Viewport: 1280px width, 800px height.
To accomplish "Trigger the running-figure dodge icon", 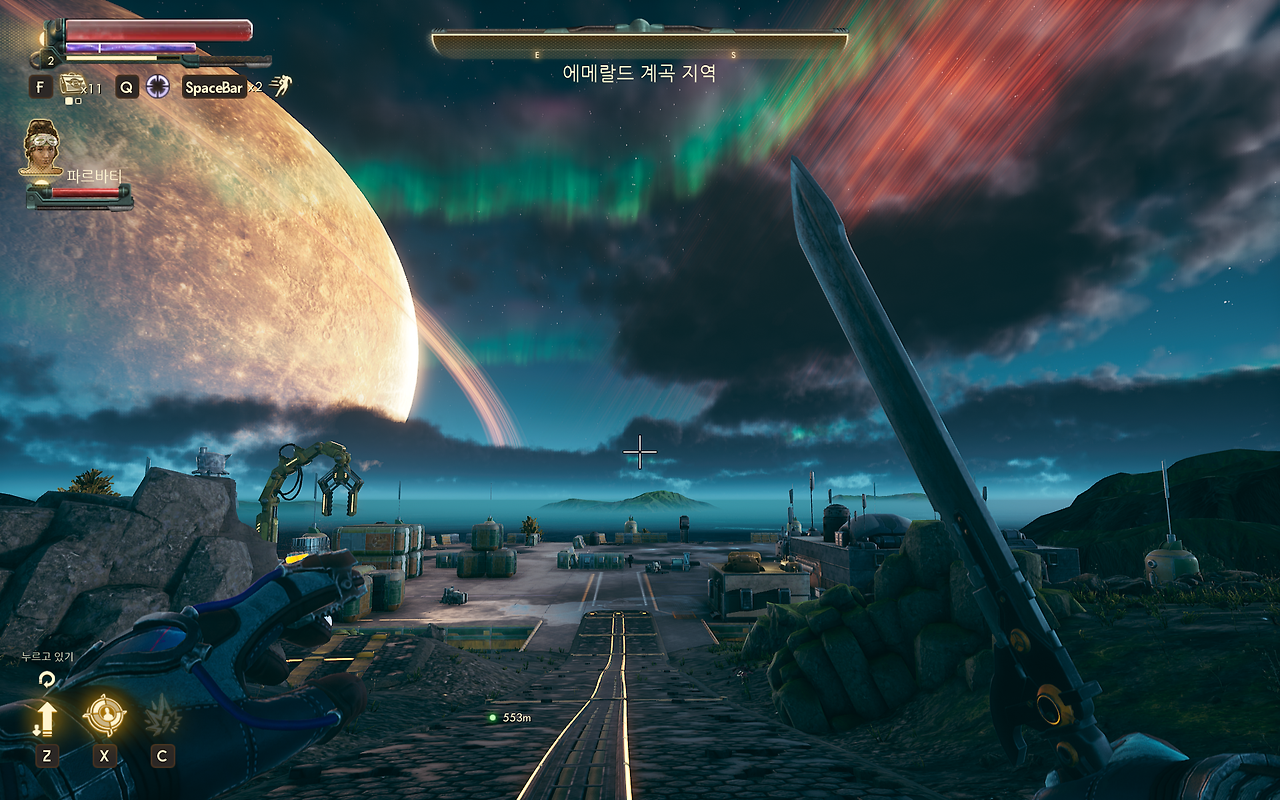I will tap(279, 86).
